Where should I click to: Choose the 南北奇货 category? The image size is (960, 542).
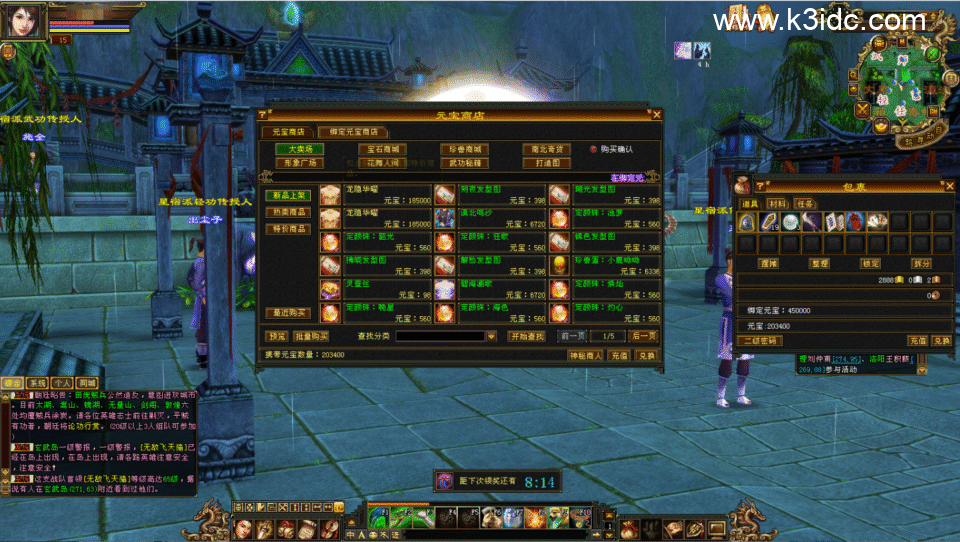(547, 149)
